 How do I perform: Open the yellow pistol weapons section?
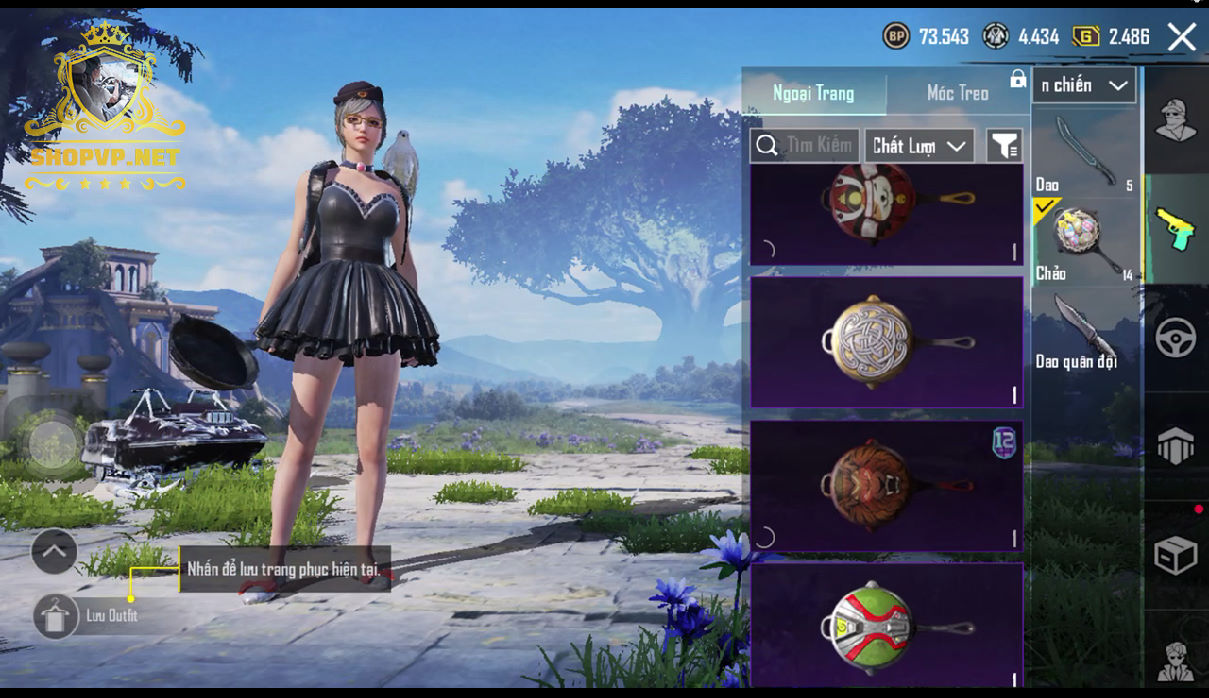coord(1176,229)
